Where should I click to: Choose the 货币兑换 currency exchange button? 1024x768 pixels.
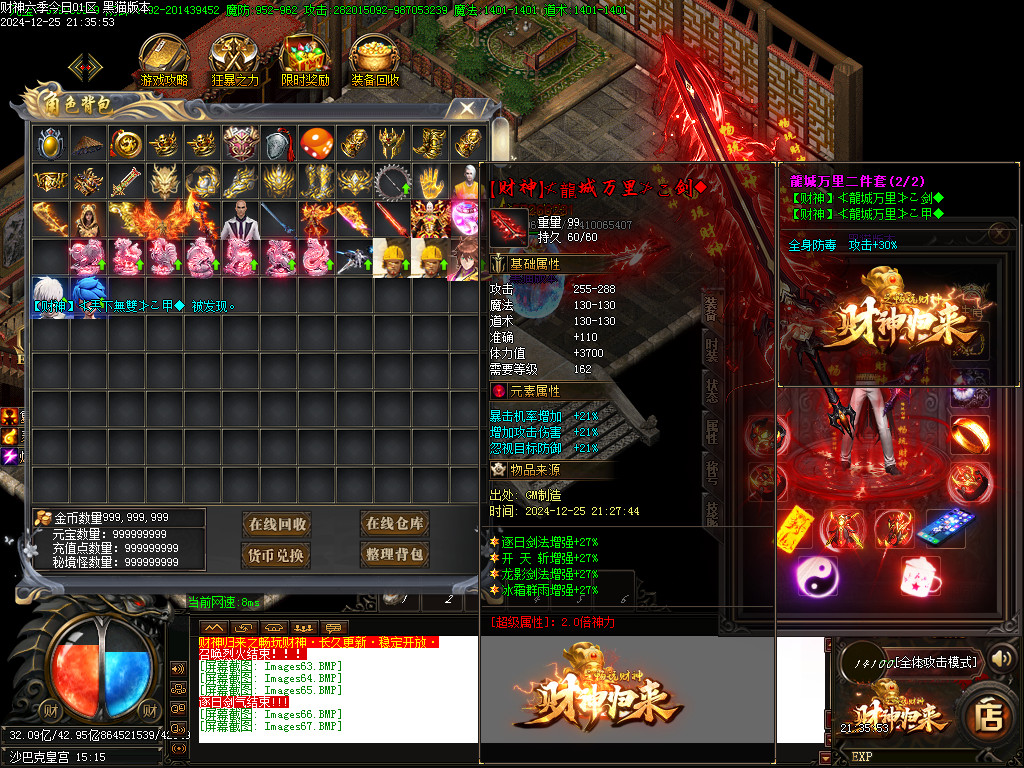pos(277,555)
